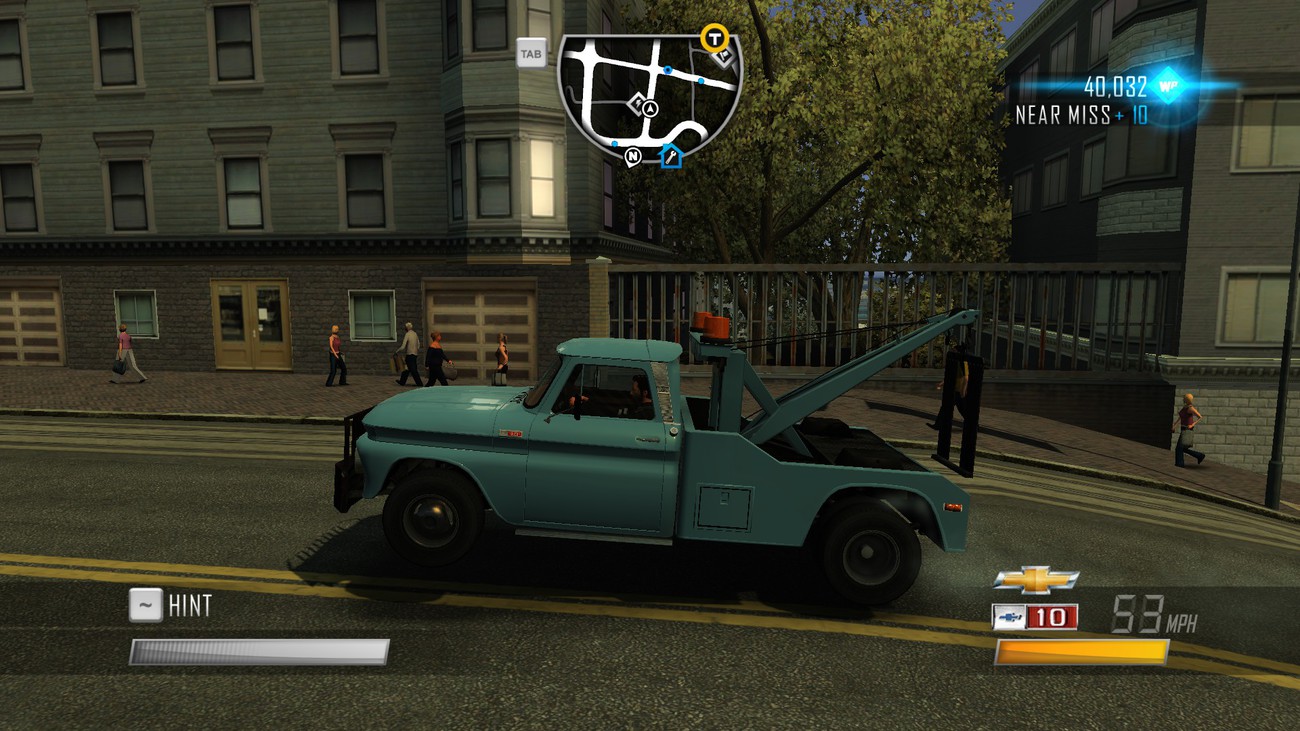Select the yellow T marker on minimap
This screenshot has width=1300, height=731.
[x=714, y=38]
